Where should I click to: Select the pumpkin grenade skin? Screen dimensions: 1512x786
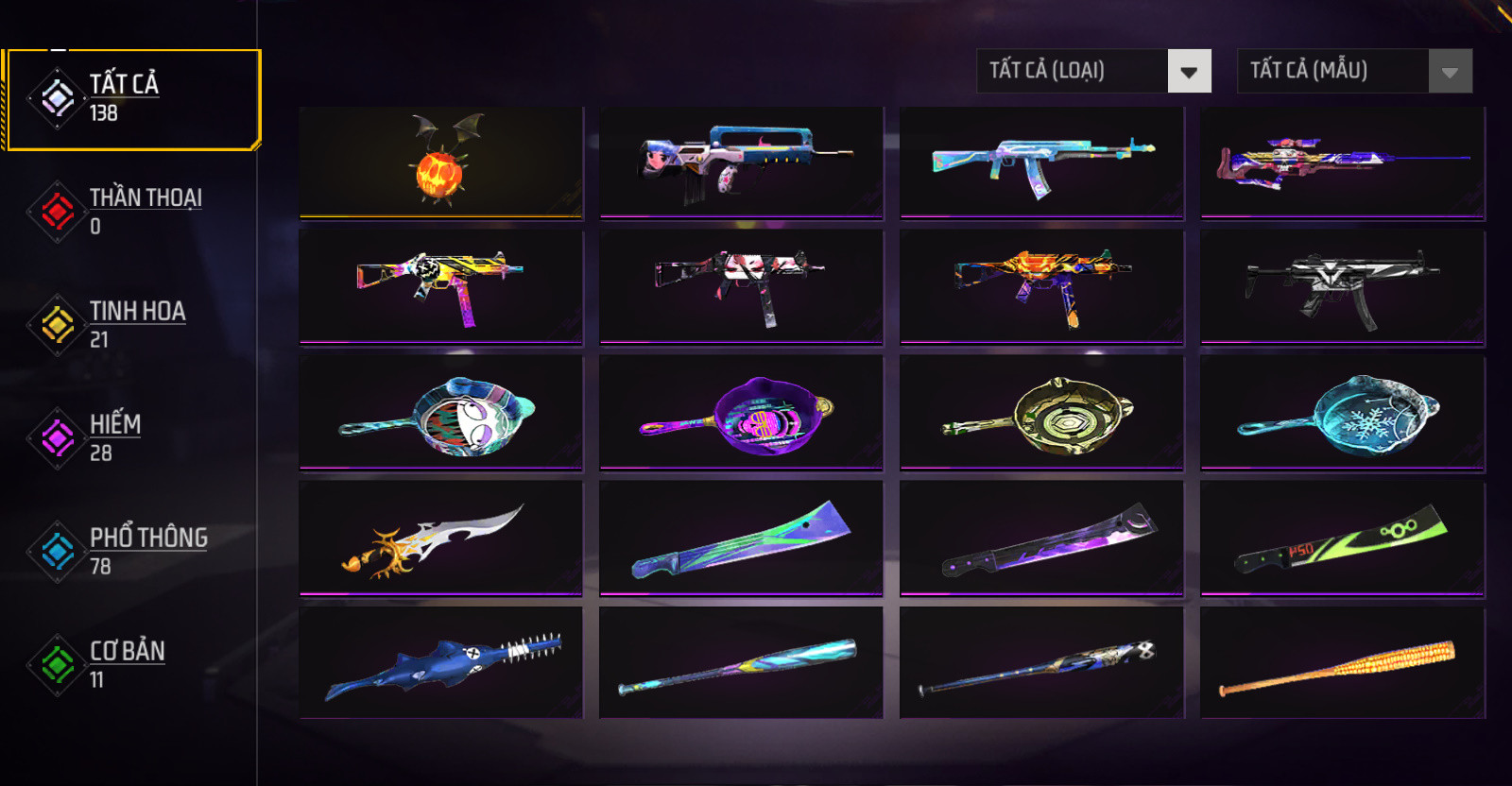coord(441,162)
